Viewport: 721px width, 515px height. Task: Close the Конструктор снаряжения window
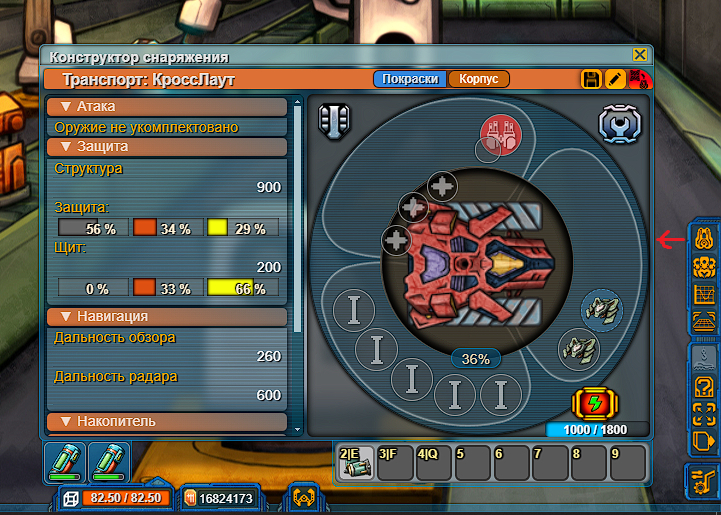click(x=640, y=56)
